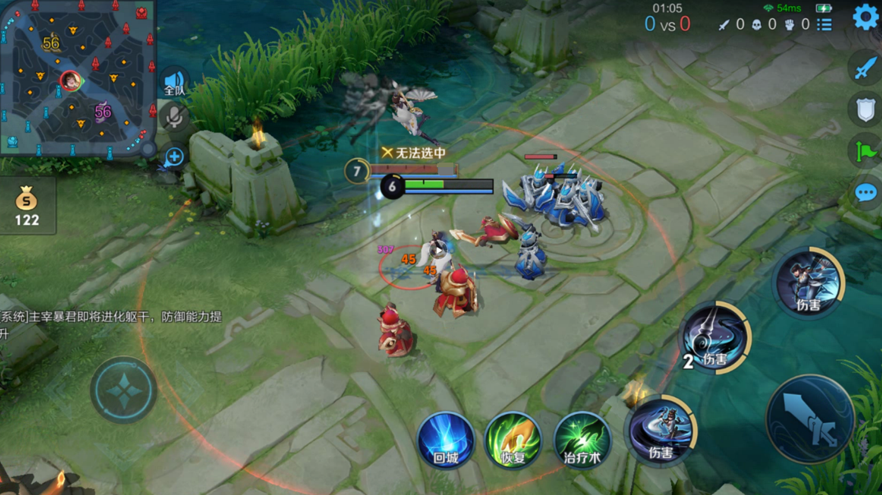
Task: Toggle the muted microphone button
Action: [174, 118]
